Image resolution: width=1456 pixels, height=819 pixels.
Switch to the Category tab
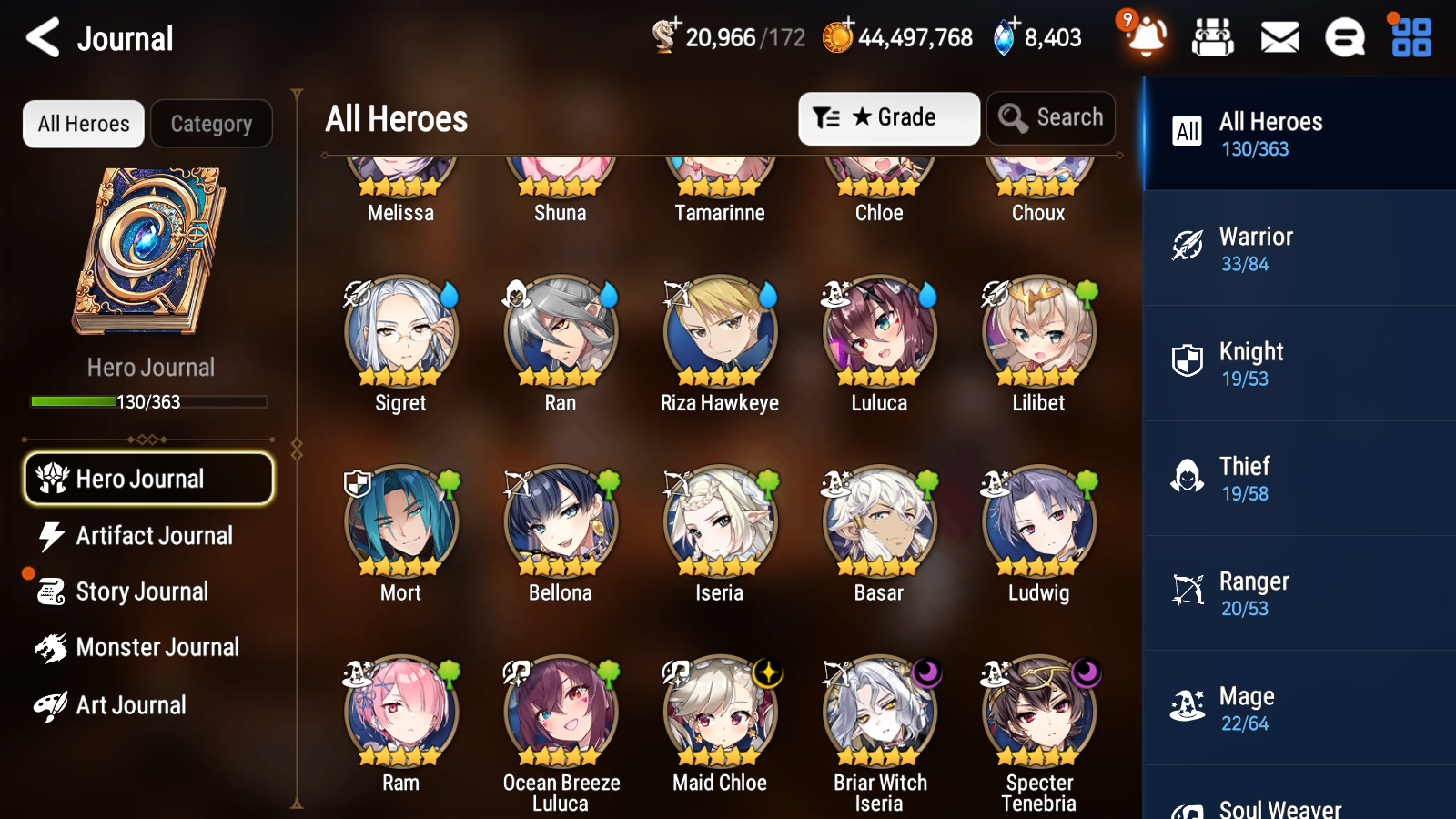[211, 124]
